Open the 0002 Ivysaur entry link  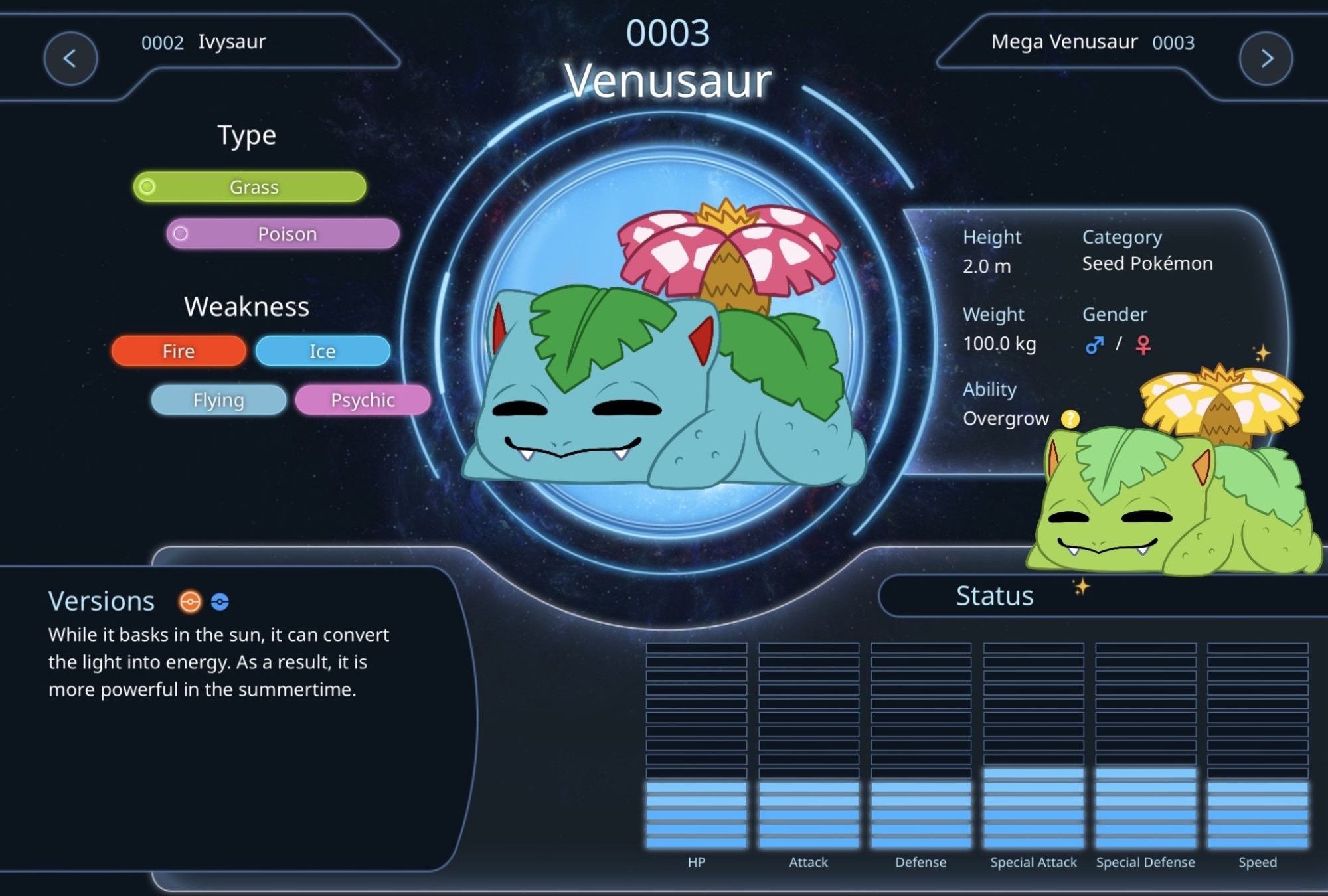tap(204, 42)
